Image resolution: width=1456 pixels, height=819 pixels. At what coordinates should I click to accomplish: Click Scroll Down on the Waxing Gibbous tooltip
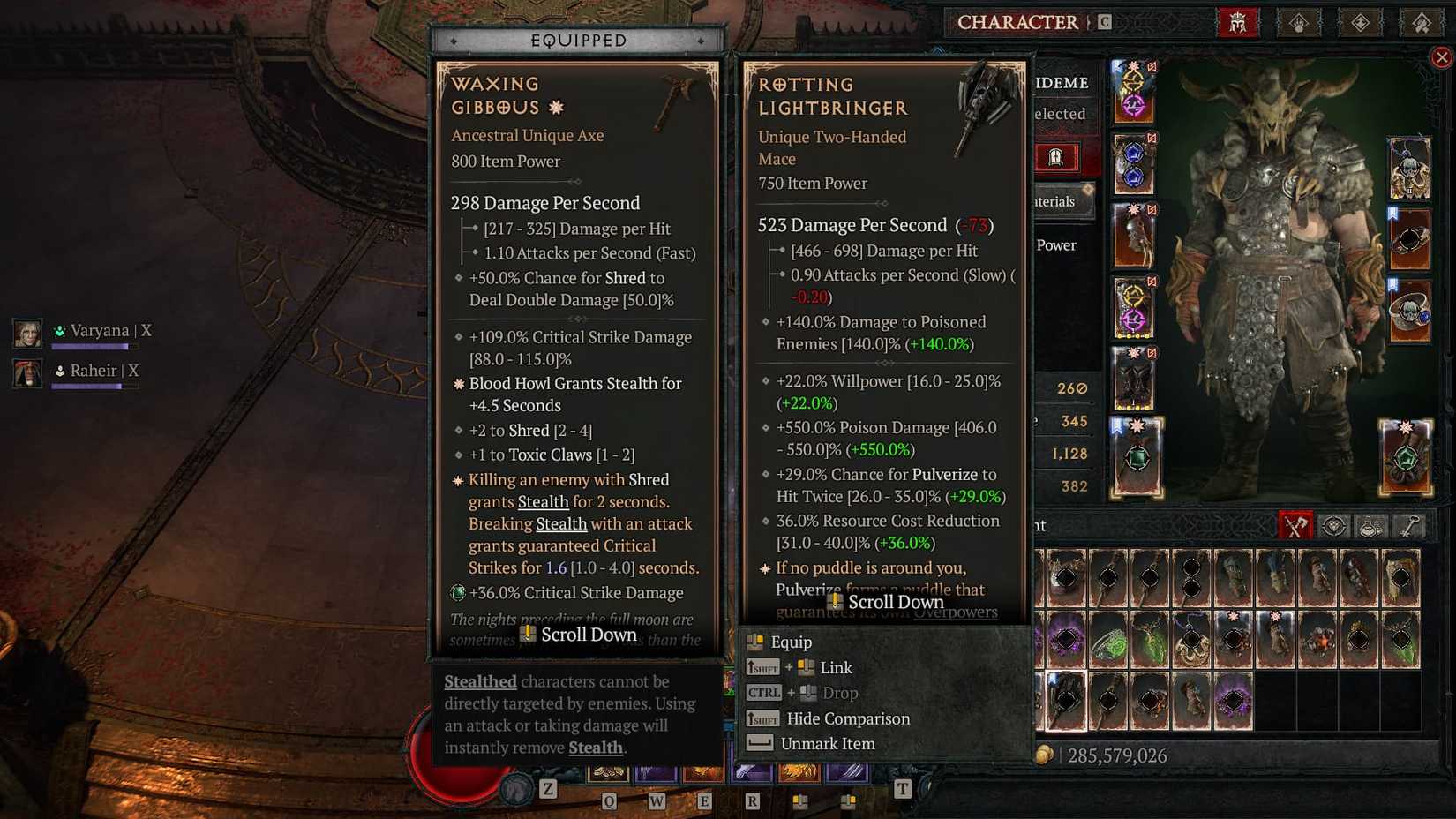click(x=579, y=635)
